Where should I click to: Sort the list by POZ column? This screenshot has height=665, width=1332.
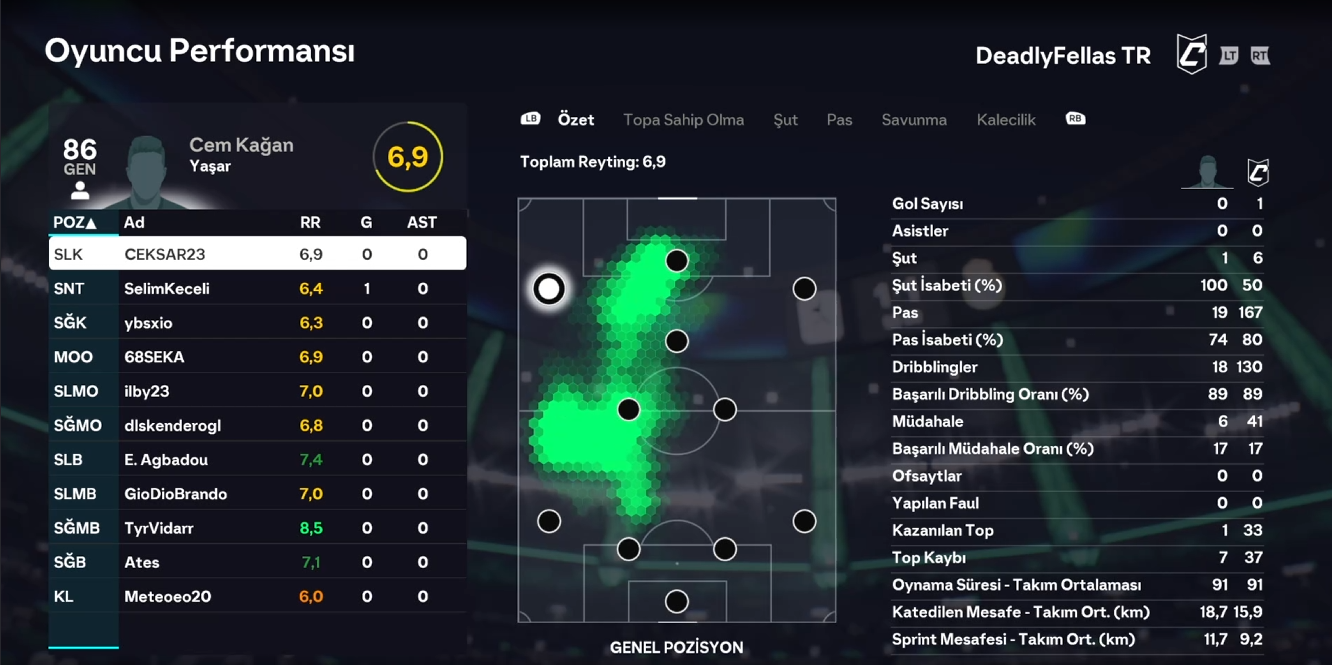point(75,222)
